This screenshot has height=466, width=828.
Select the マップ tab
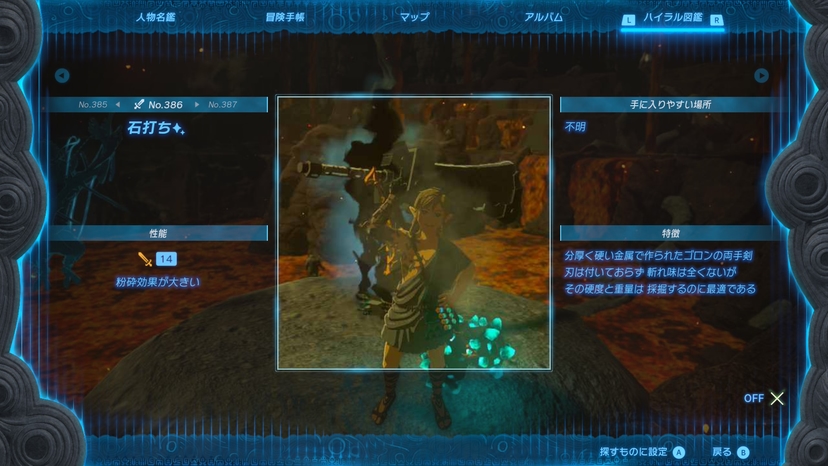click(414, 17)
